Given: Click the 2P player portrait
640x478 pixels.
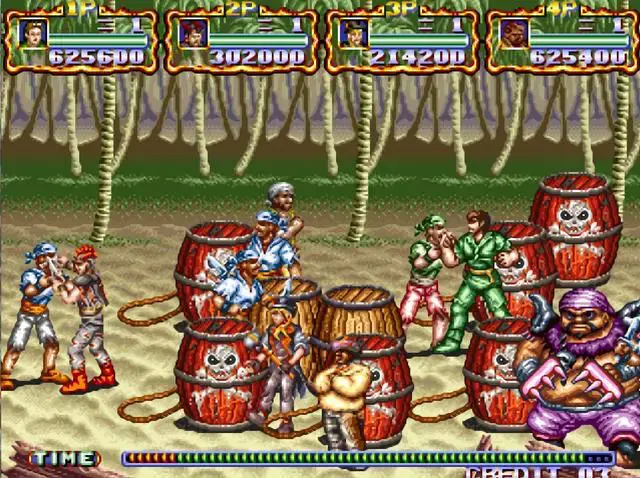Looking at the screenshot, I should tap(192, 33).
